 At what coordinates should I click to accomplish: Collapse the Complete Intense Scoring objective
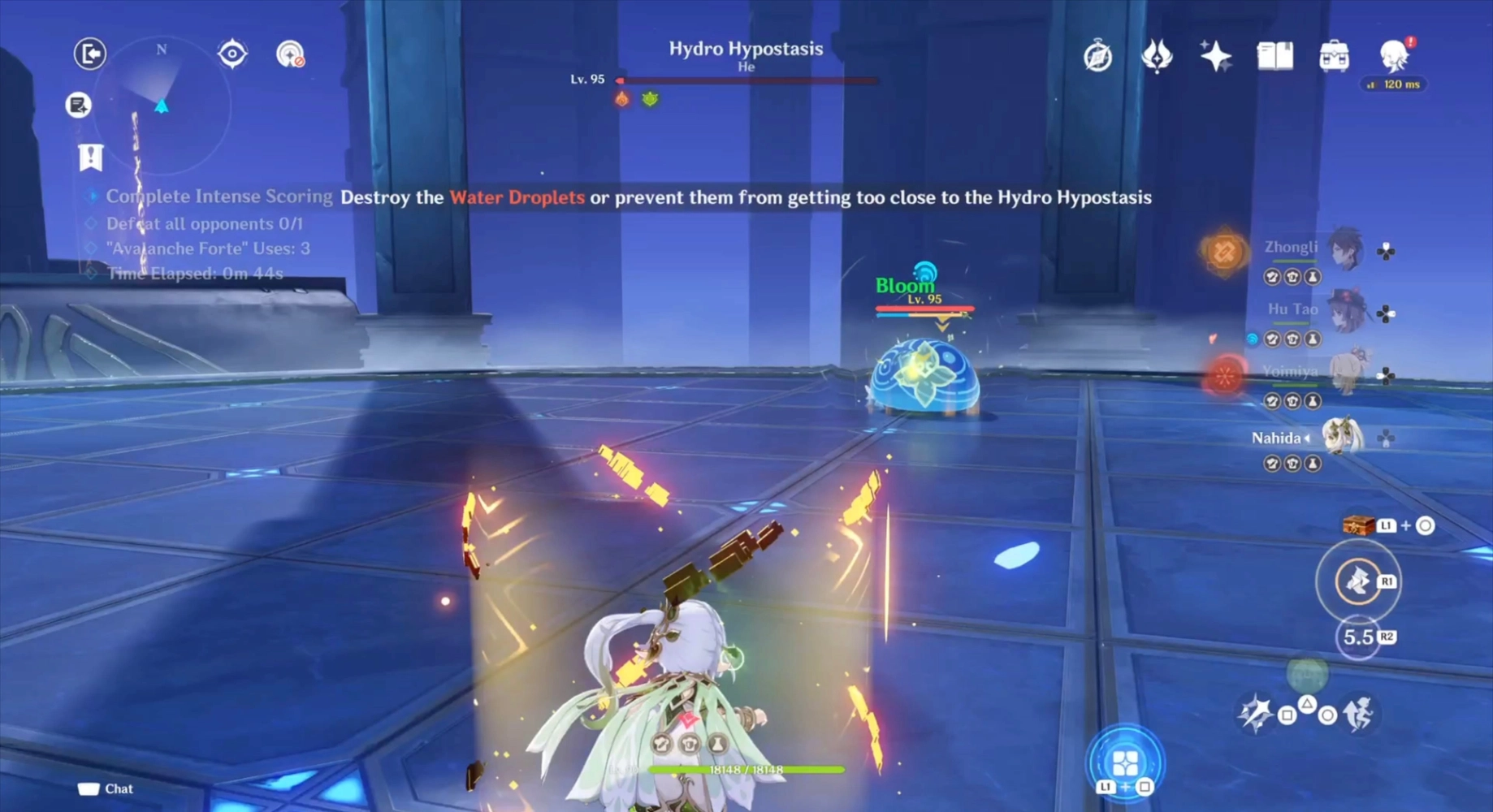[92, 196]
